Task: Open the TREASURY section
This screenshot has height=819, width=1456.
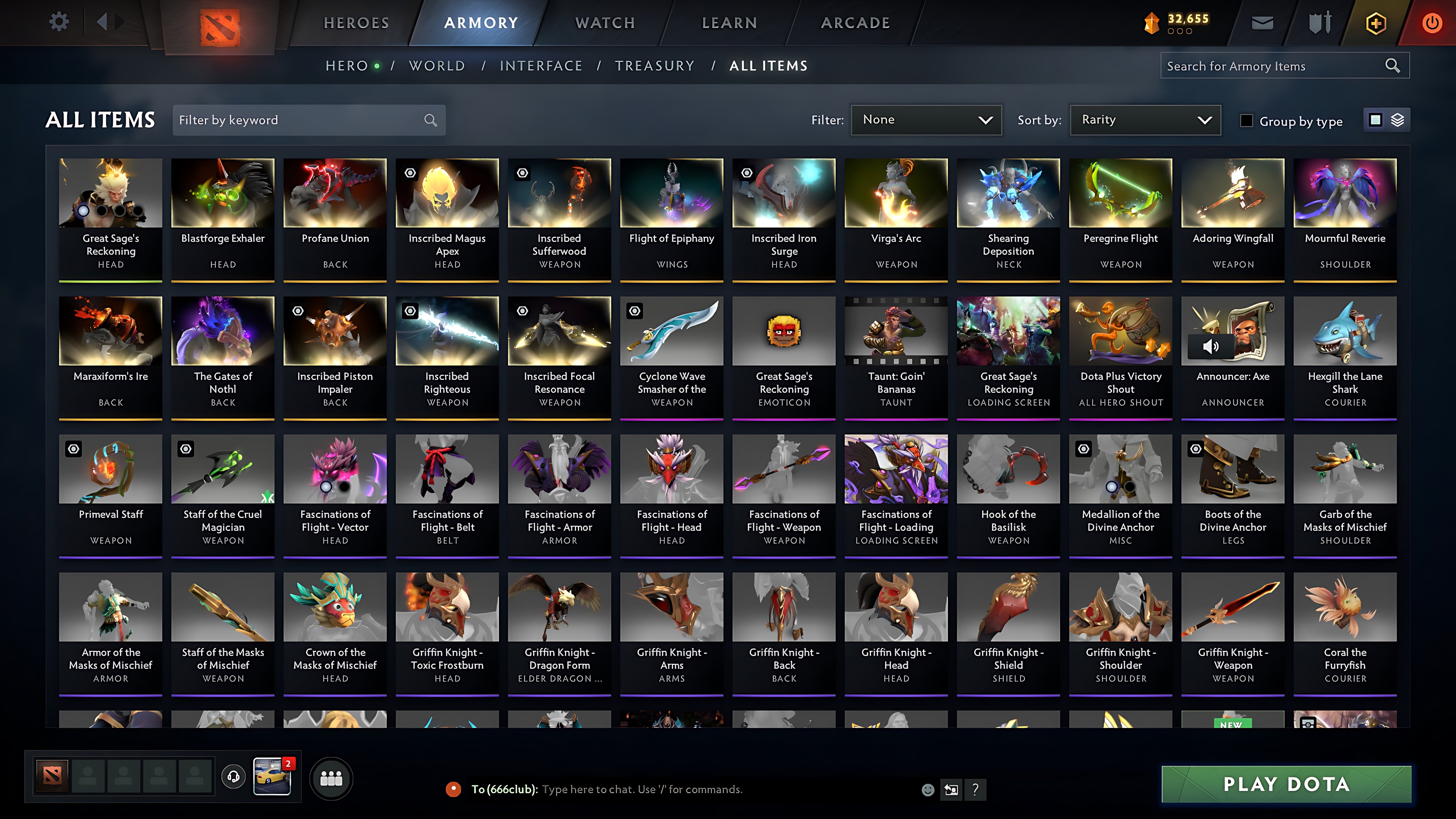Action: (x=655, y=65)
